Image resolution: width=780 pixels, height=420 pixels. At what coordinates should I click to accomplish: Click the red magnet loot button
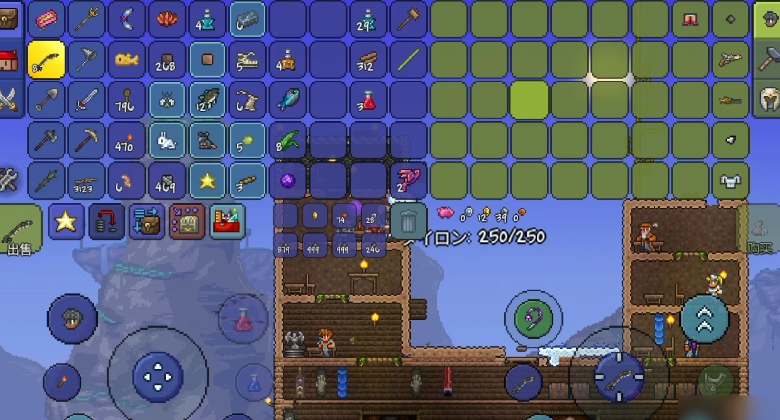[106, 221]
